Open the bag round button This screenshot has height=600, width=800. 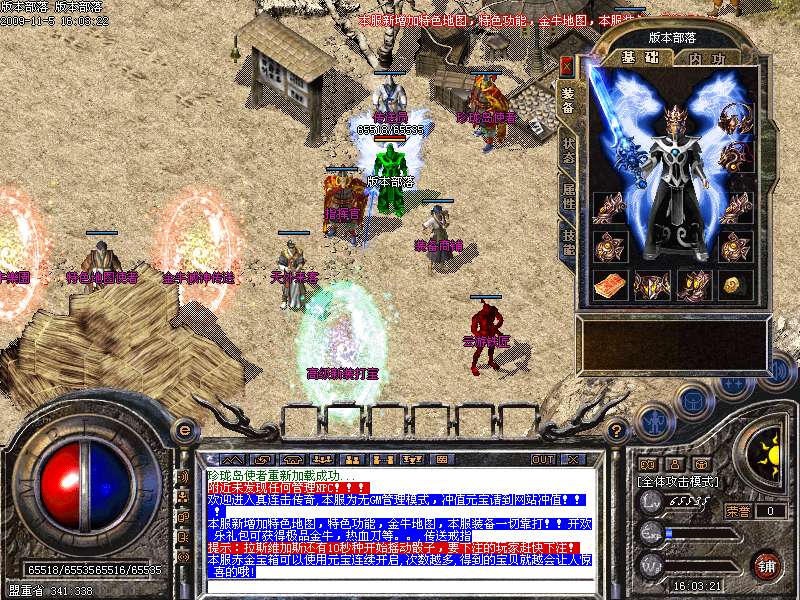(x=692, y=402)
